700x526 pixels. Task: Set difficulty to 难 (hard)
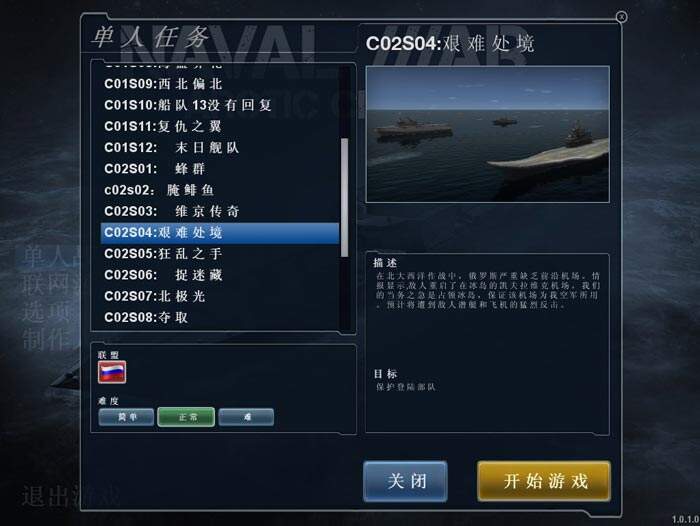click(x=246, y=417)
